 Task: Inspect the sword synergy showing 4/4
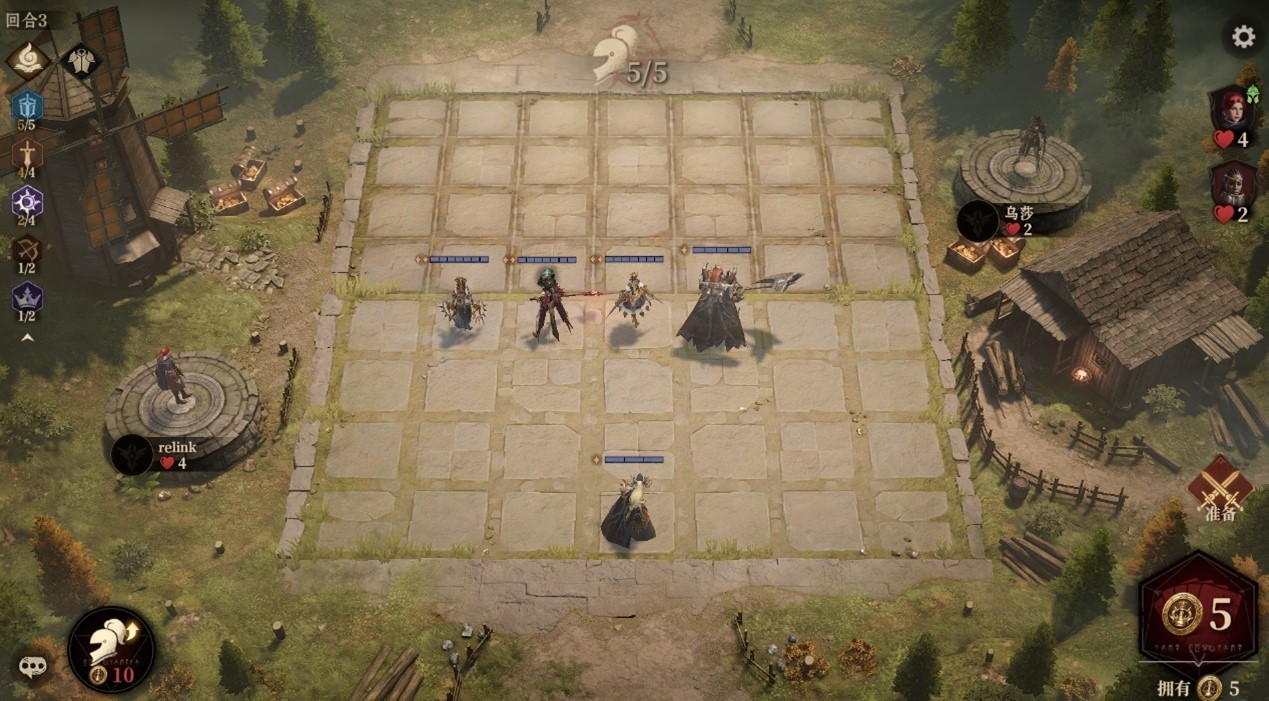pyautogui.click(x=27, y=153)
